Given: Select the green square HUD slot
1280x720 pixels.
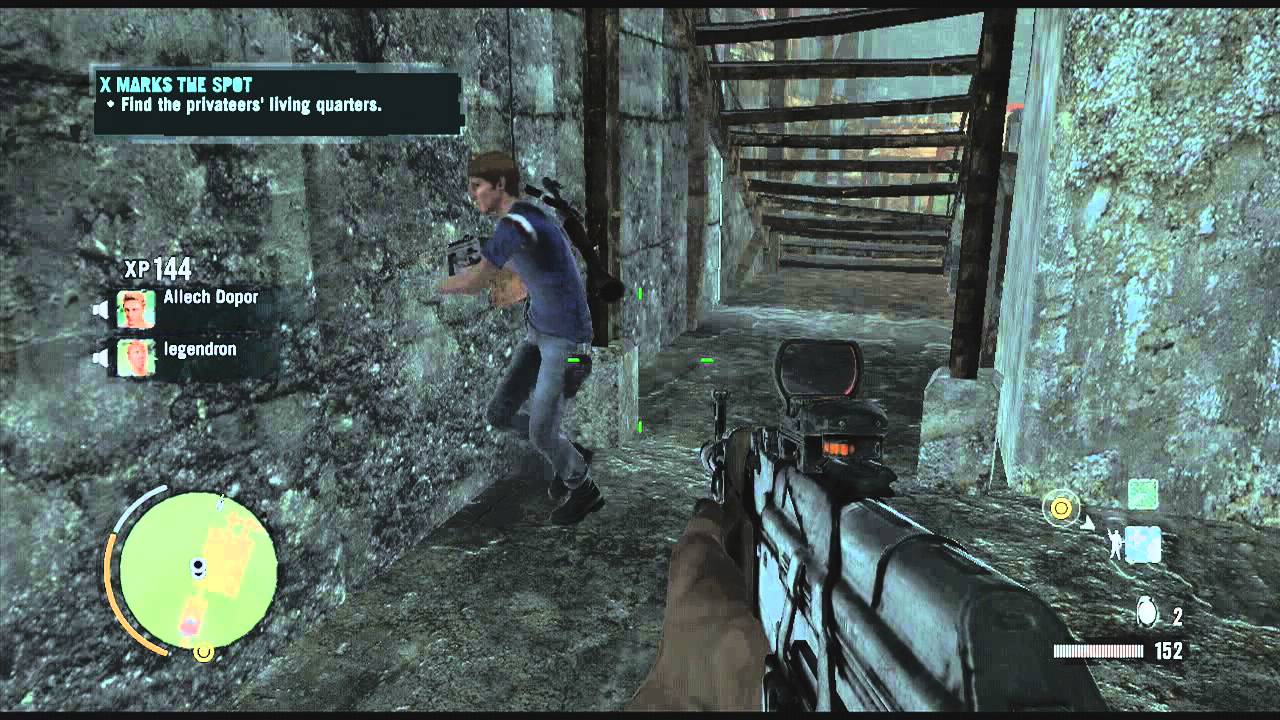Looking at the screenshot, I should click(1143, 494).
